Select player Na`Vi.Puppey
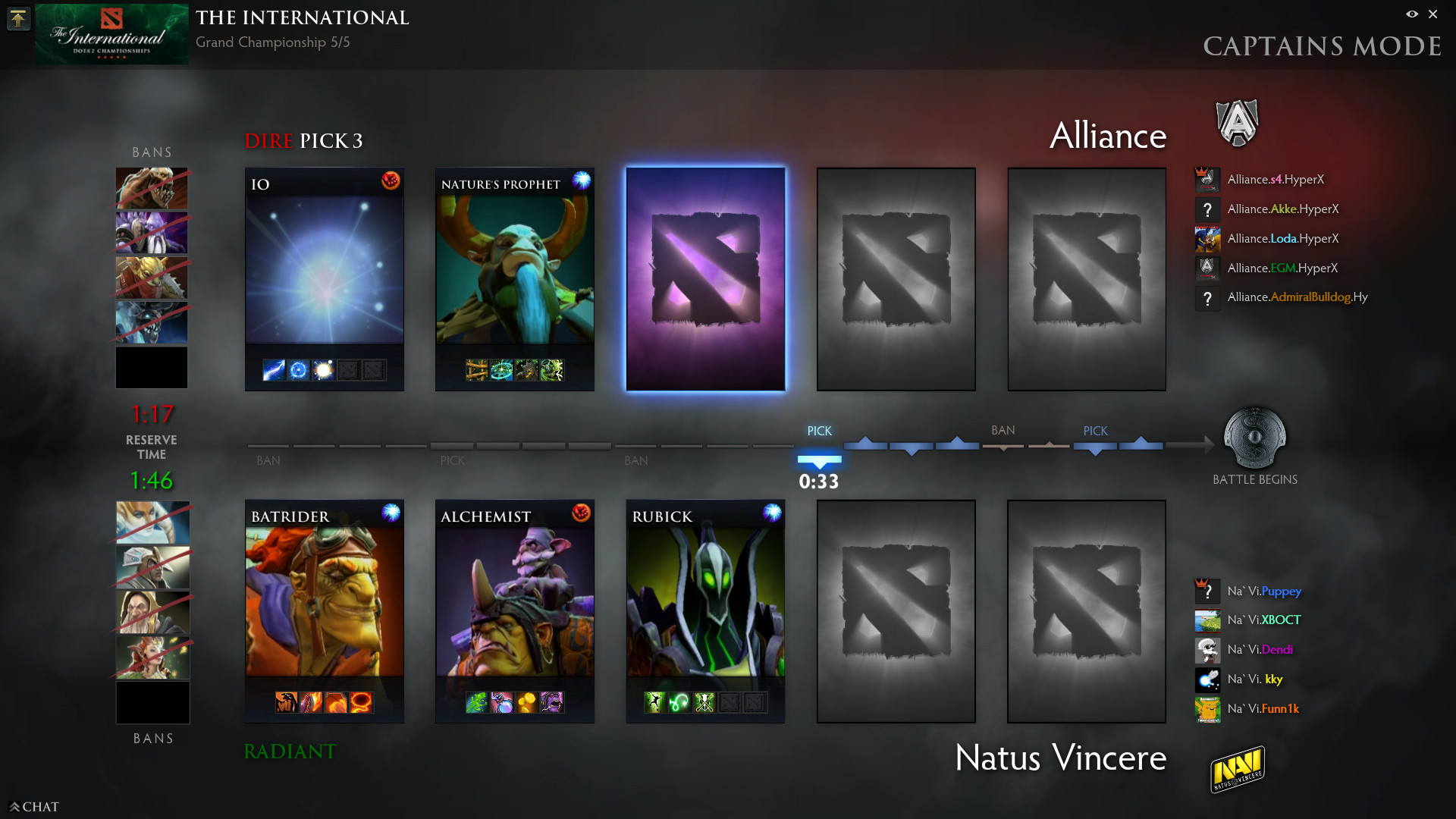1456x819 pixels. (x=1264, y=591)
